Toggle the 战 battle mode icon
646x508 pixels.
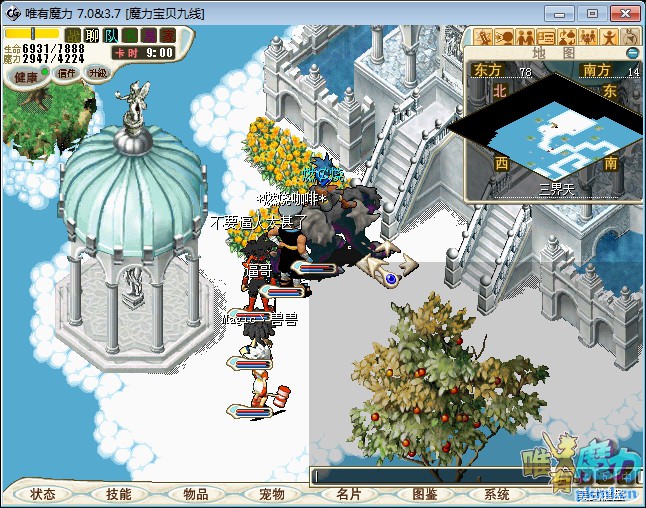(73, 35)
